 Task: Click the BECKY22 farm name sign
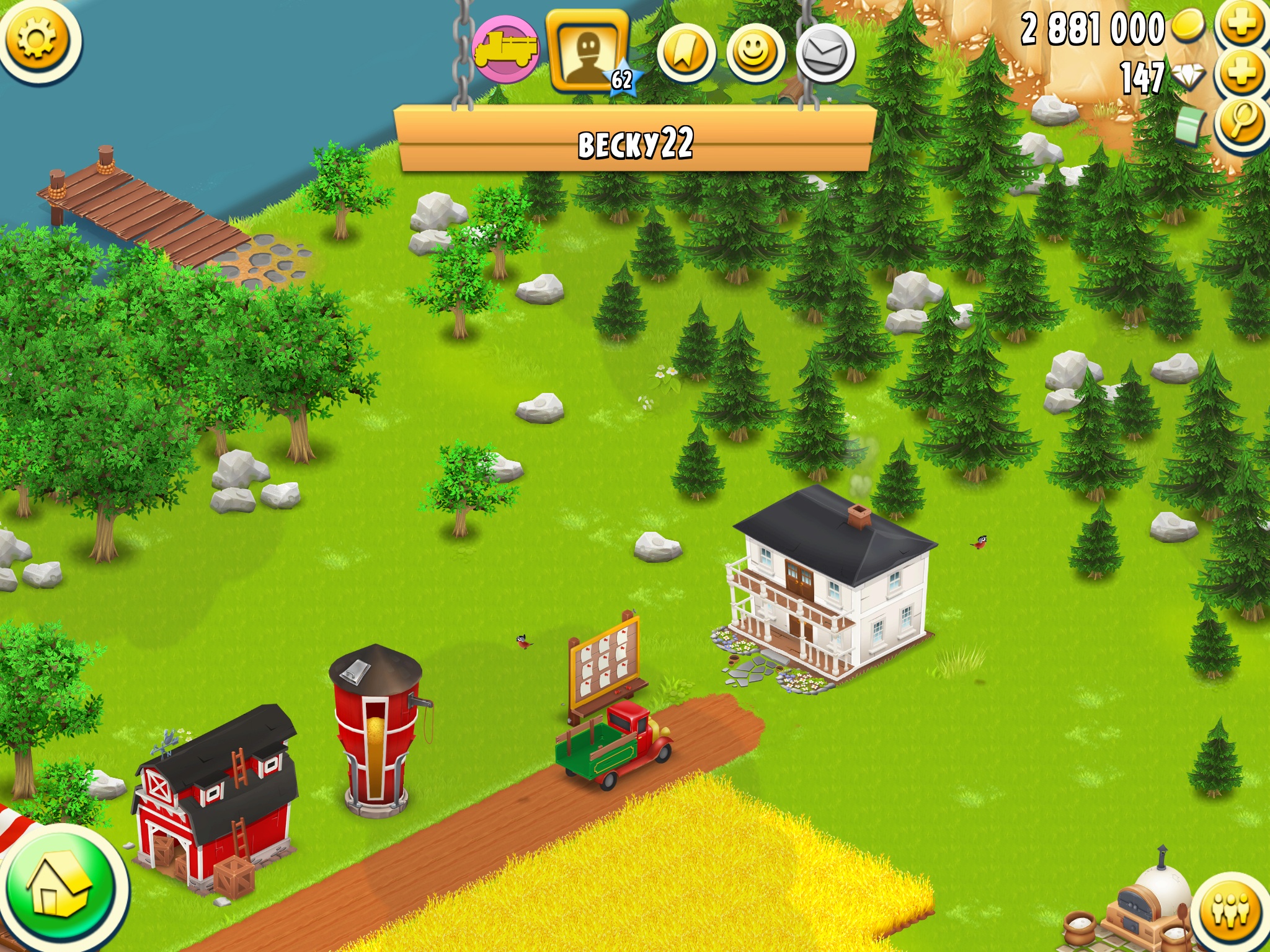(636, 143)
